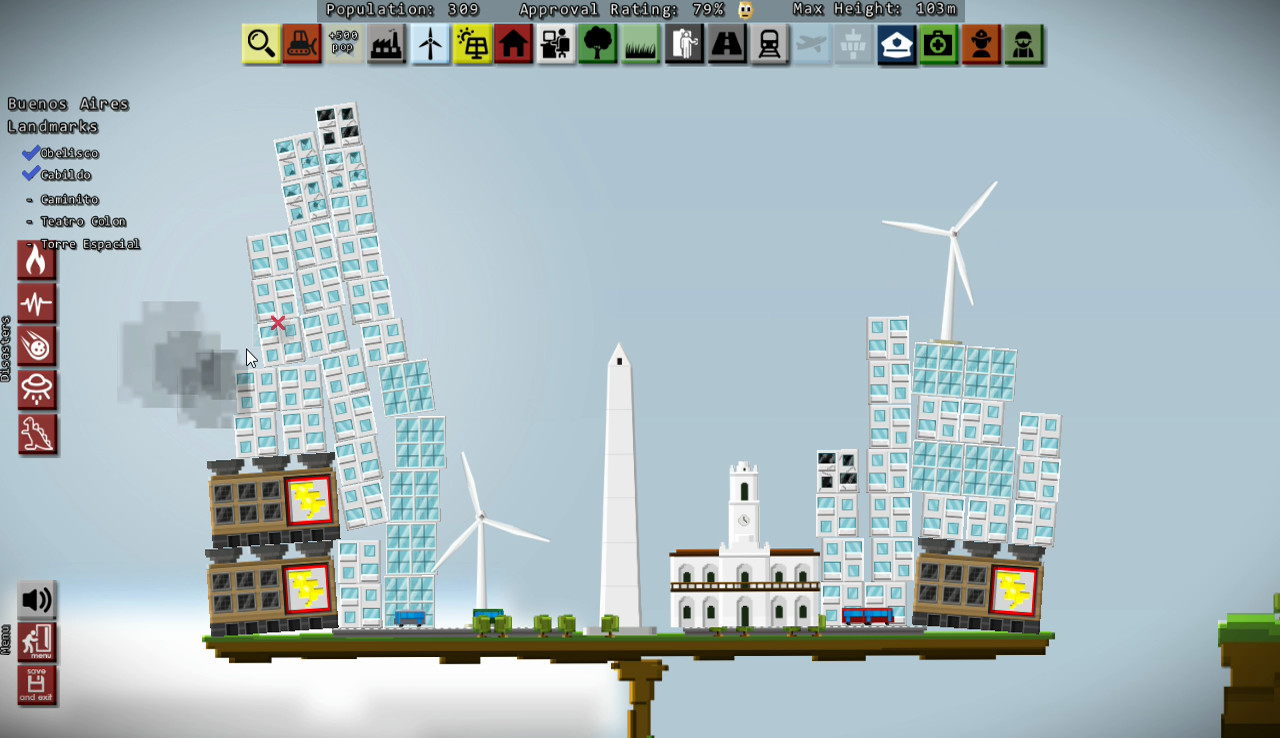This screenshot has height=738, width=1280.
Task: Choose the police station tool
Action: [x=897, y=44]
